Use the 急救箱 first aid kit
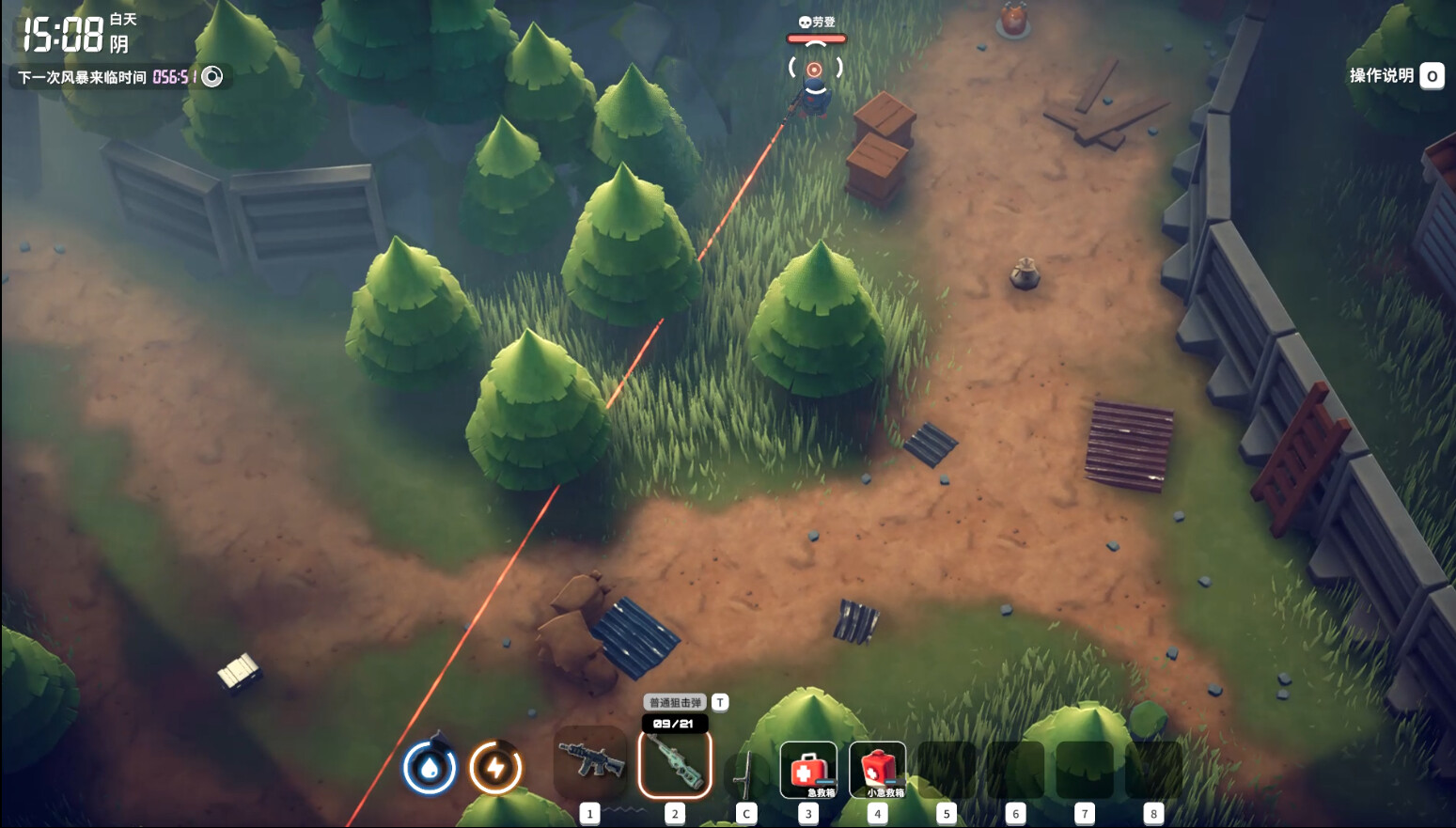This screenshot has width=1456, height=828. coord(808,770)
